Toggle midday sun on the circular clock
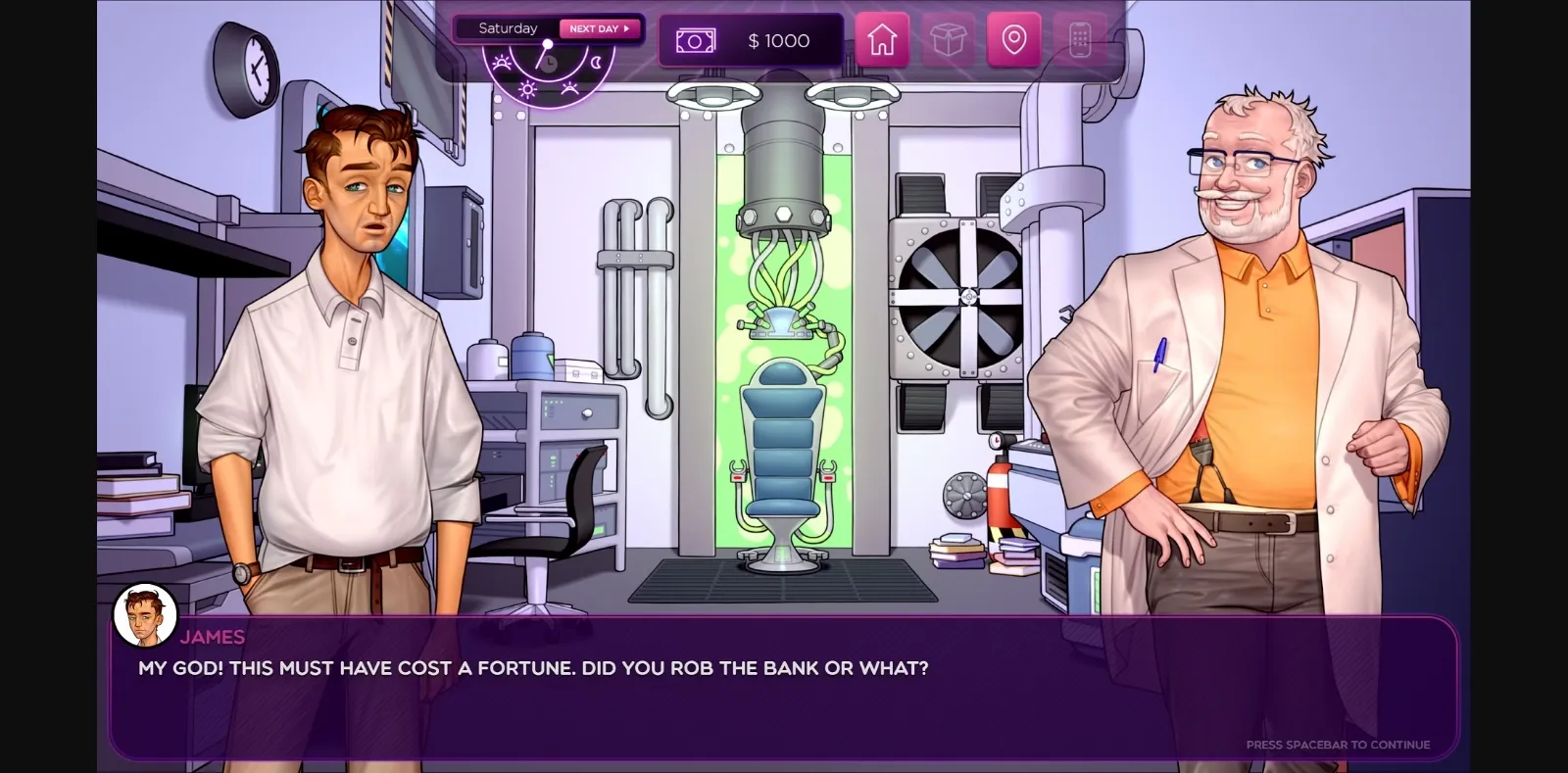 (527, 89)
